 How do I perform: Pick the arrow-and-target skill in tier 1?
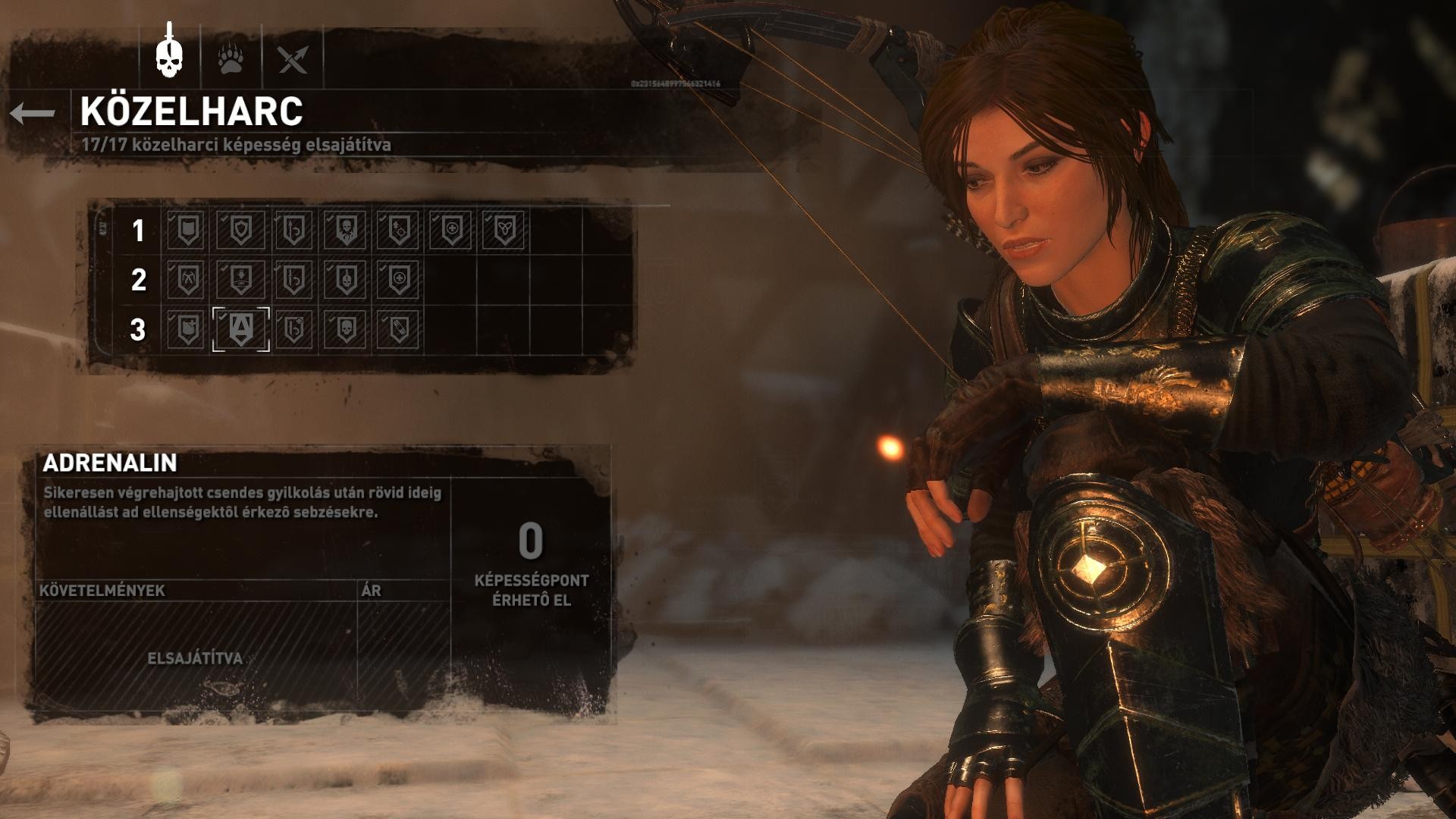tap(399, 229)
